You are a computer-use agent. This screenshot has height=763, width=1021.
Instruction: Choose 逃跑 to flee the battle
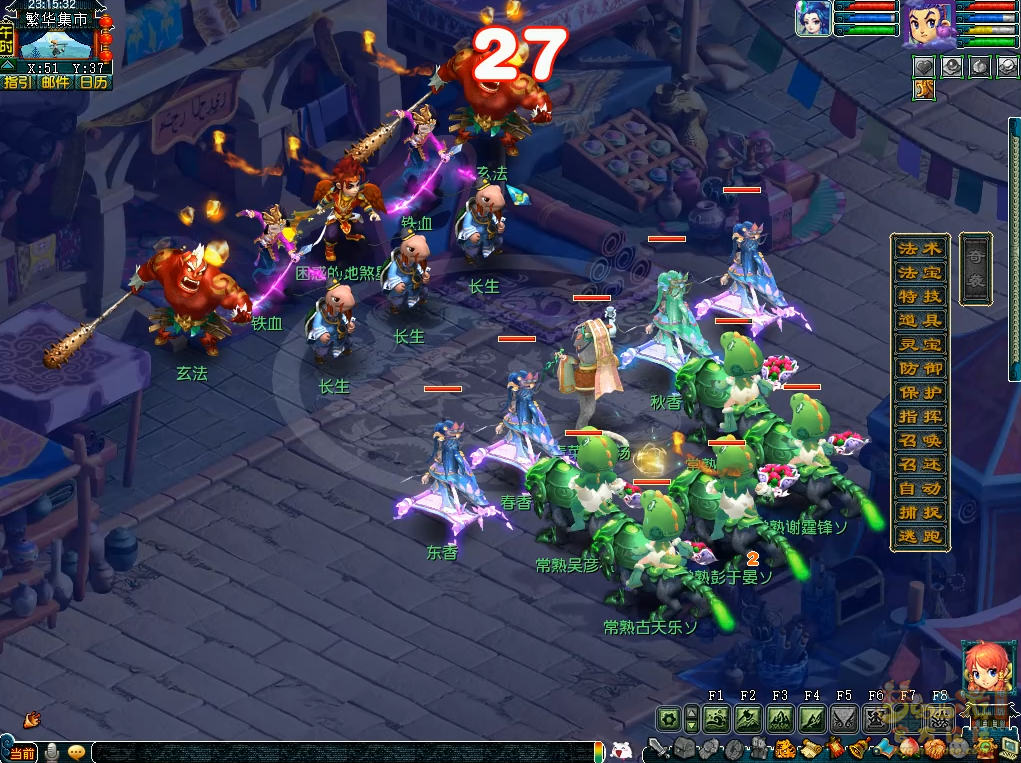point(919,536)
